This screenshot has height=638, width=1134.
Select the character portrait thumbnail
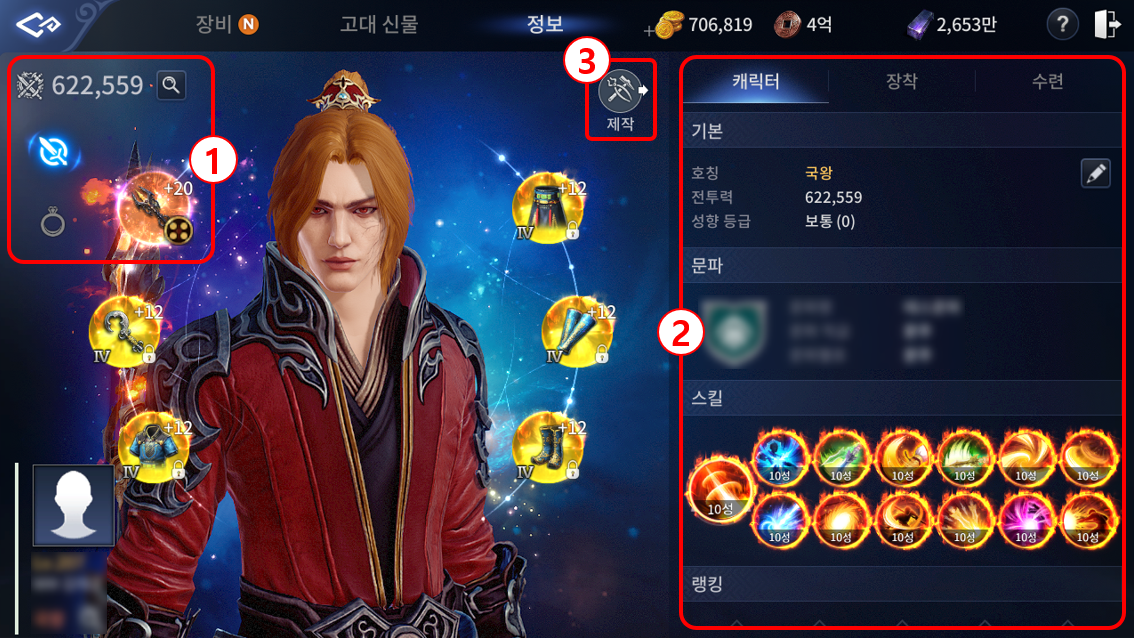(x=73, y=504)
